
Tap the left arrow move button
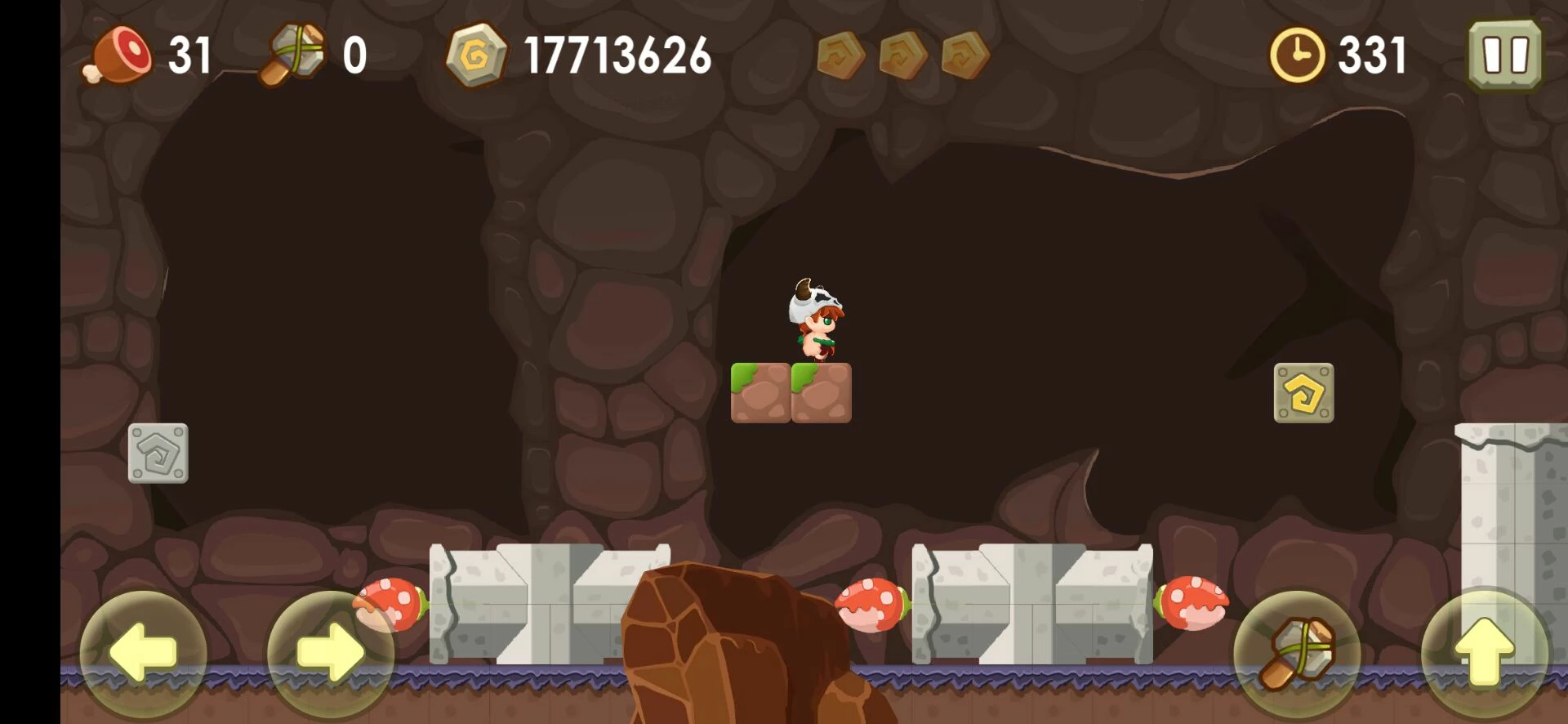point(143,652)
